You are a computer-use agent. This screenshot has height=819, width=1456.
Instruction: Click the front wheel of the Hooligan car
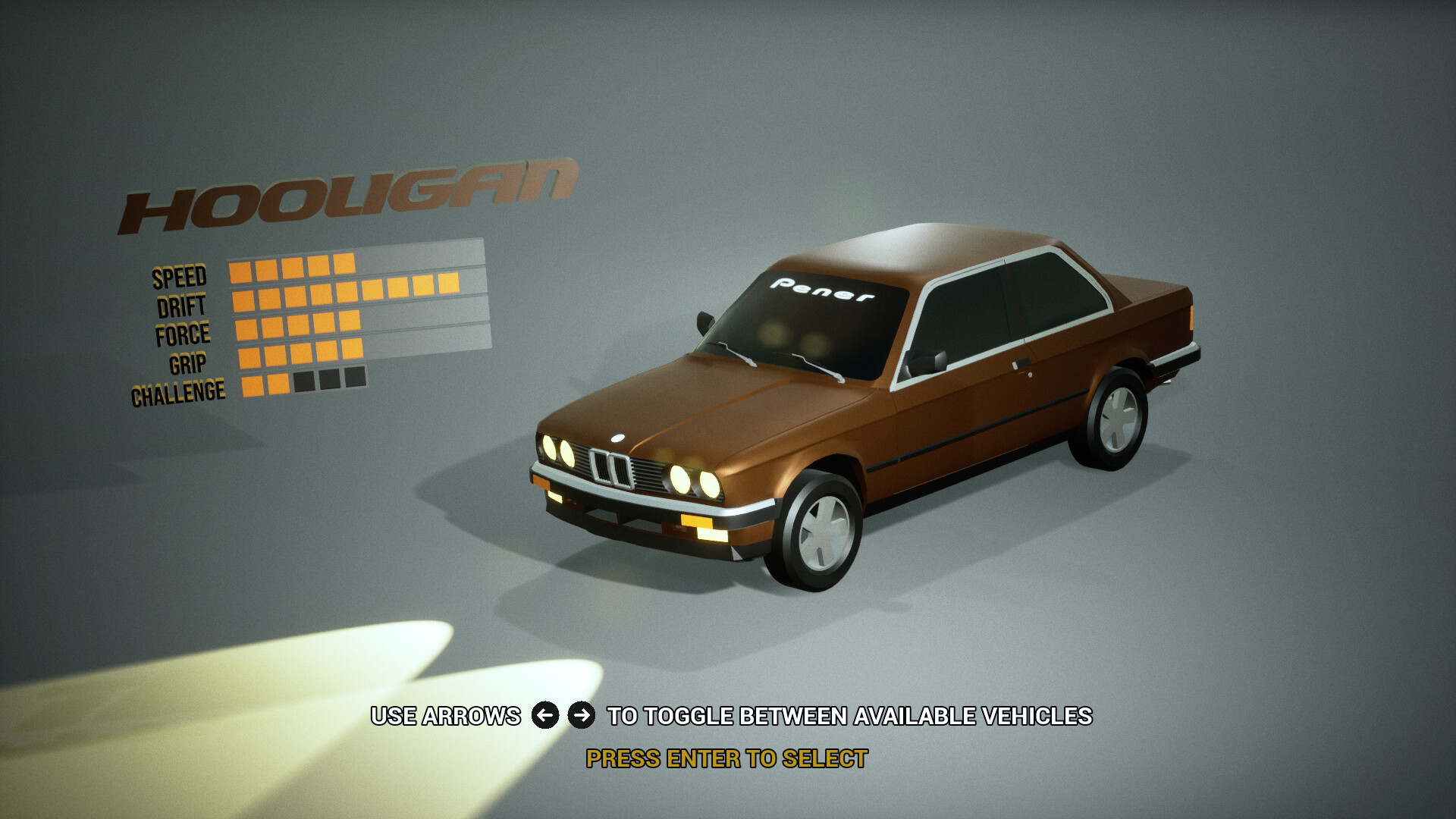click(823, 531)
